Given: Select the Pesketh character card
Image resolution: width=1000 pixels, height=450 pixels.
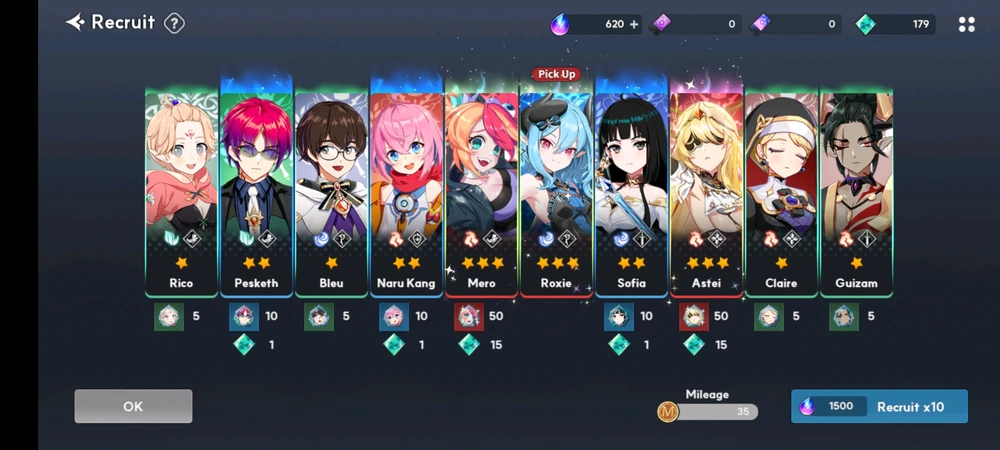Looking at the screenshot, I should pos(256,190).
